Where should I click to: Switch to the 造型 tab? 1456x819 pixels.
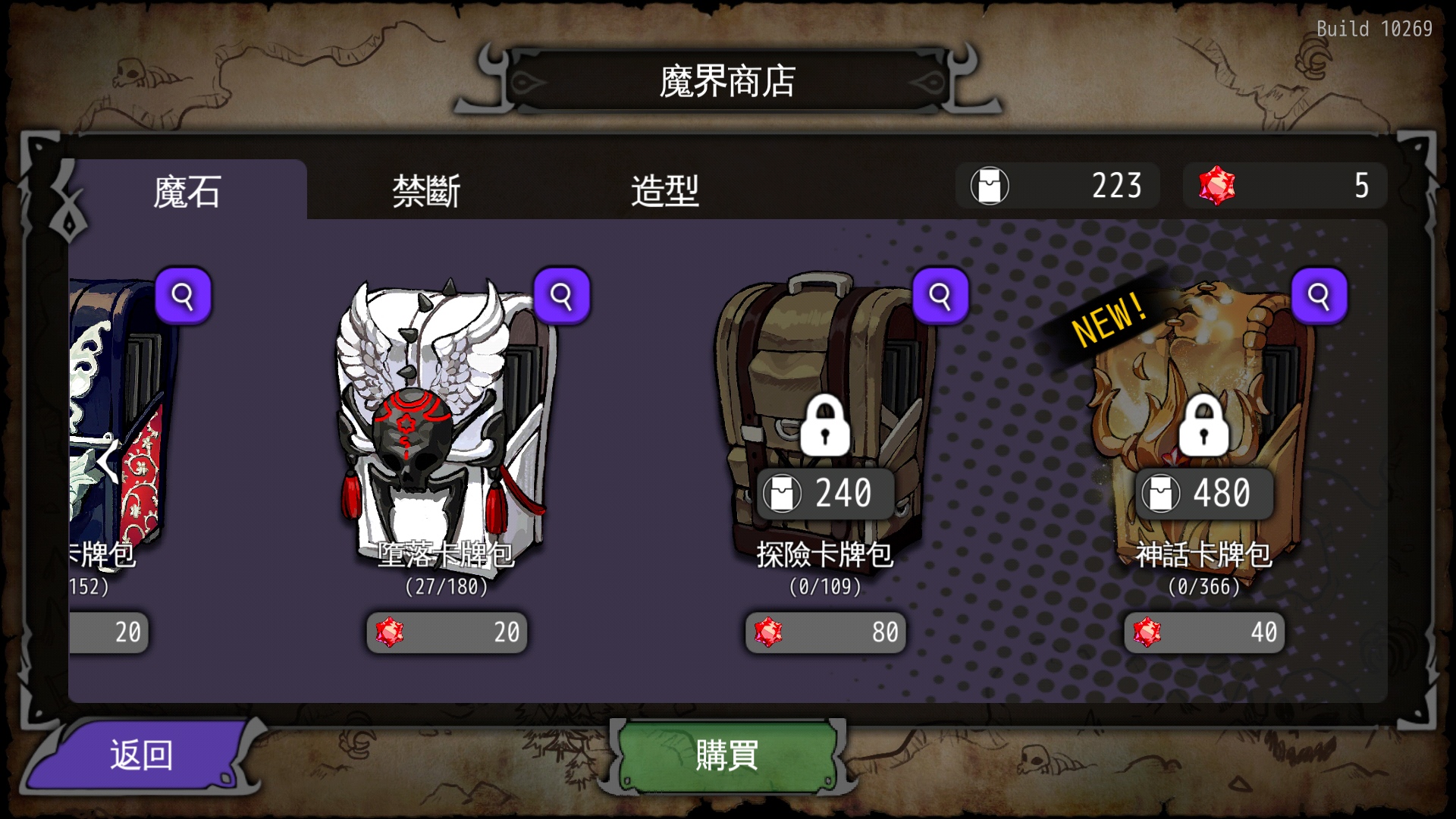(x=666, y=191)
